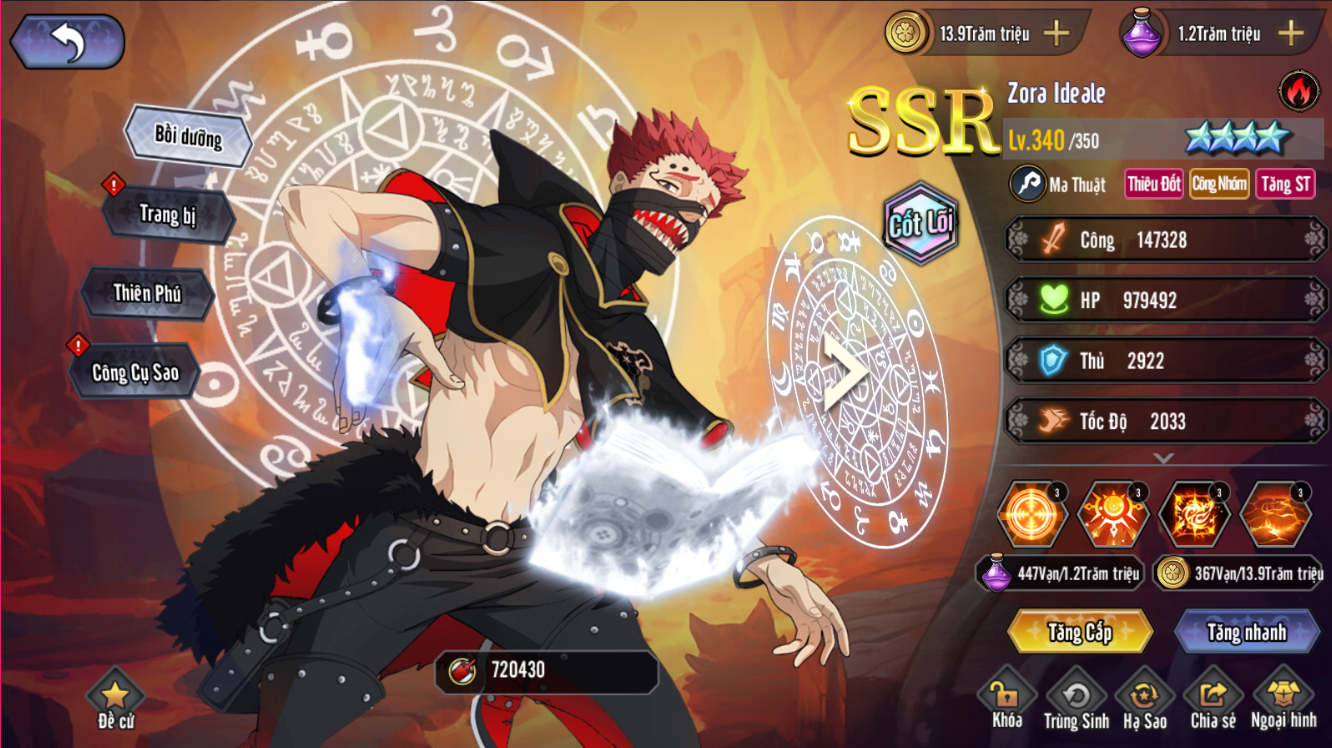1332x748 pixels.
Task: Share the hero with Chia sẻ
Action: click(x=1213, y=698)
